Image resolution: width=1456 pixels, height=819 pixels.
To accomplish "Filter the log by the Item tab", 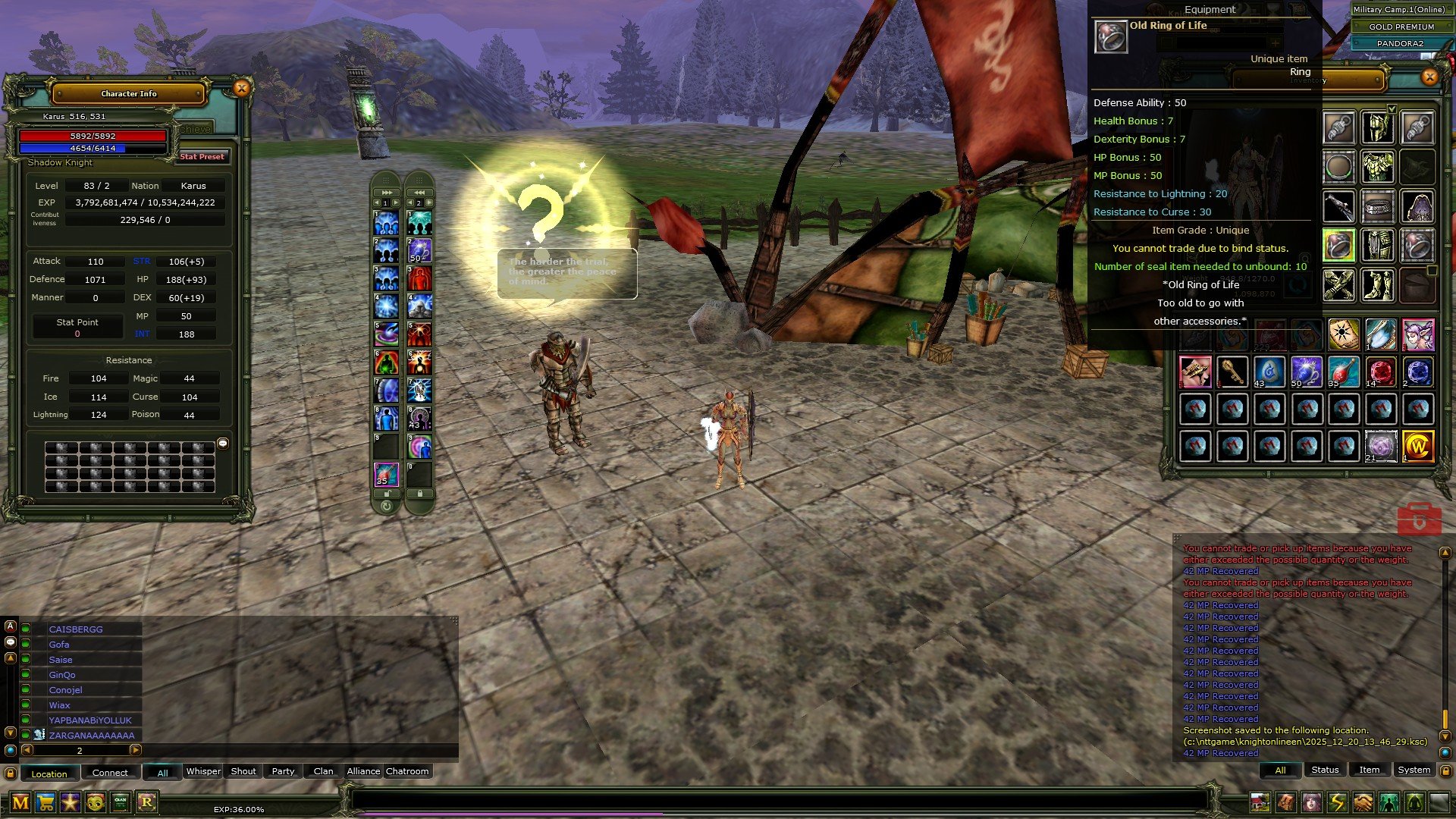I will point(1369,770).
